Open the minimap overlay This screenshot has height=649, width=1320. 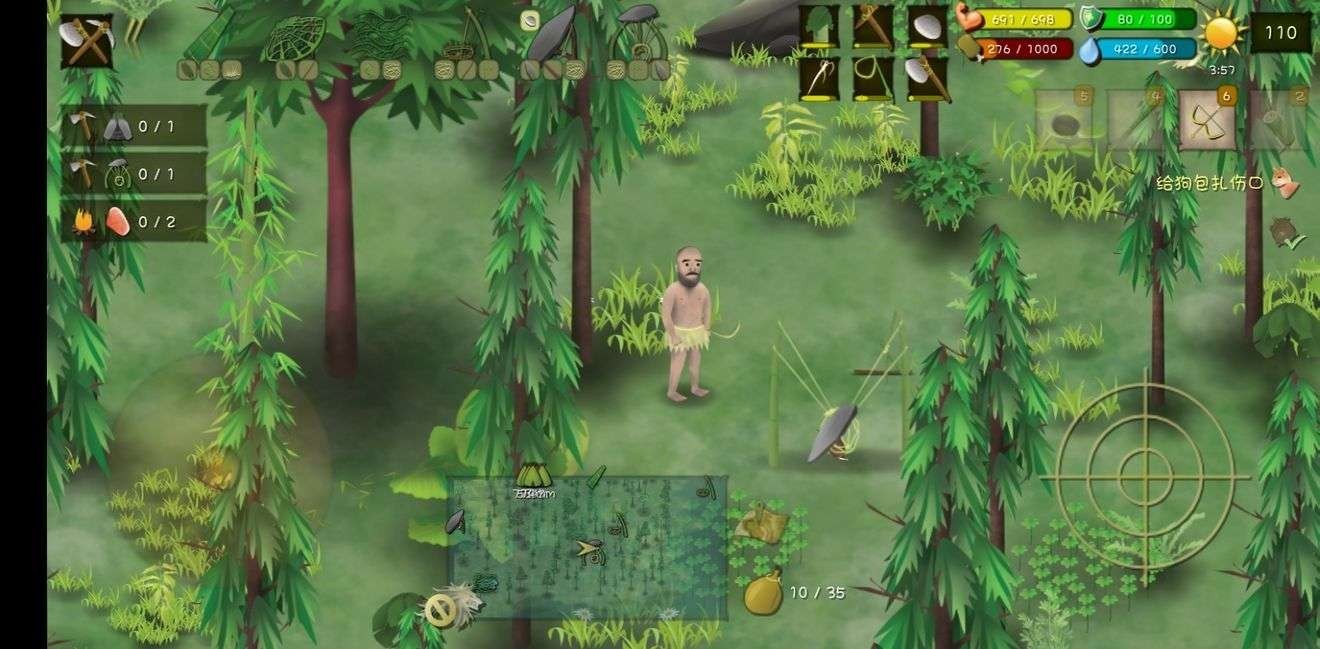[x=587, y=547]
